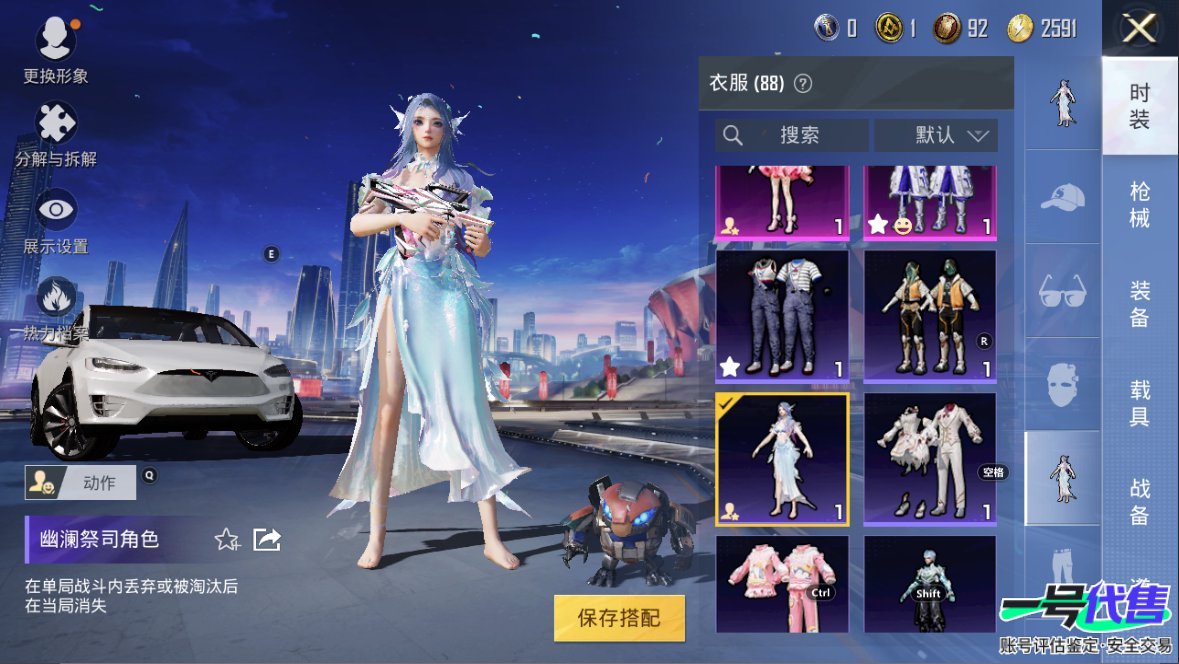Choose the pink pajama outfit

(782, 584)
